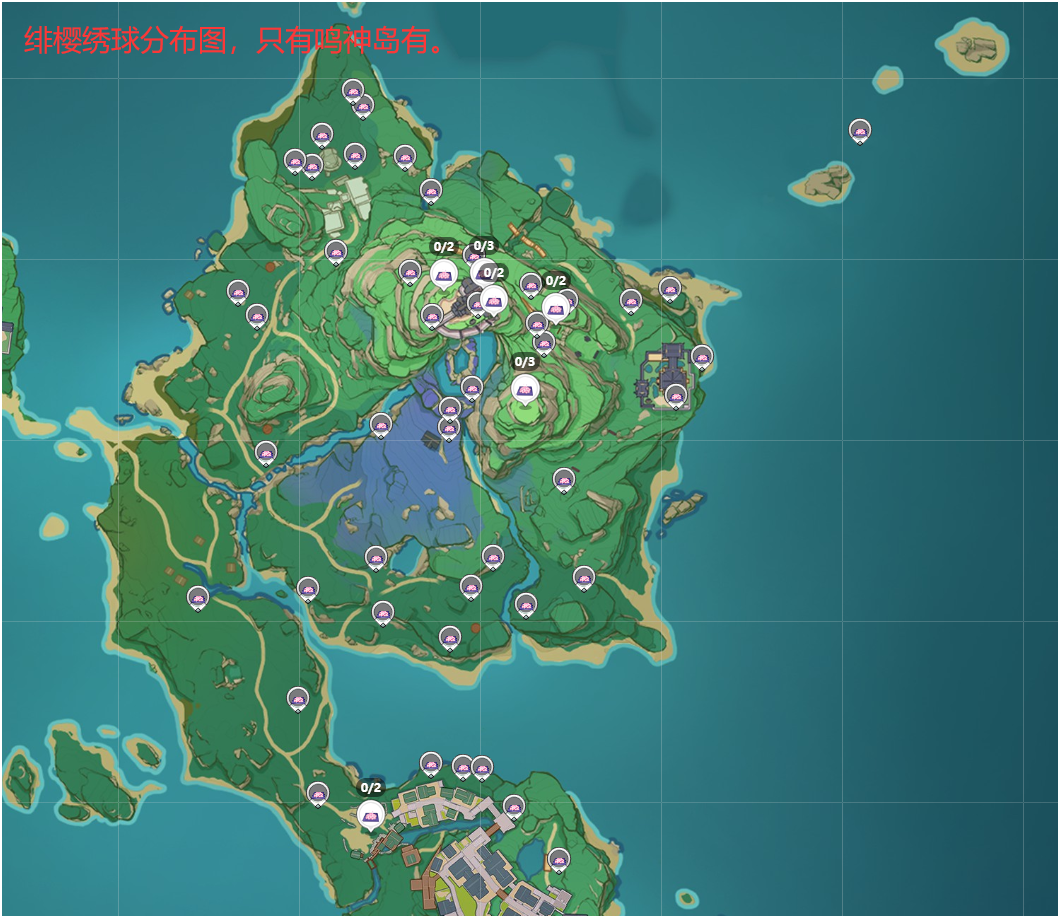The image size is (1058, 917).
Task: Choose the lone marker on the narrow southern isthmus
Action: click(298, 698)
